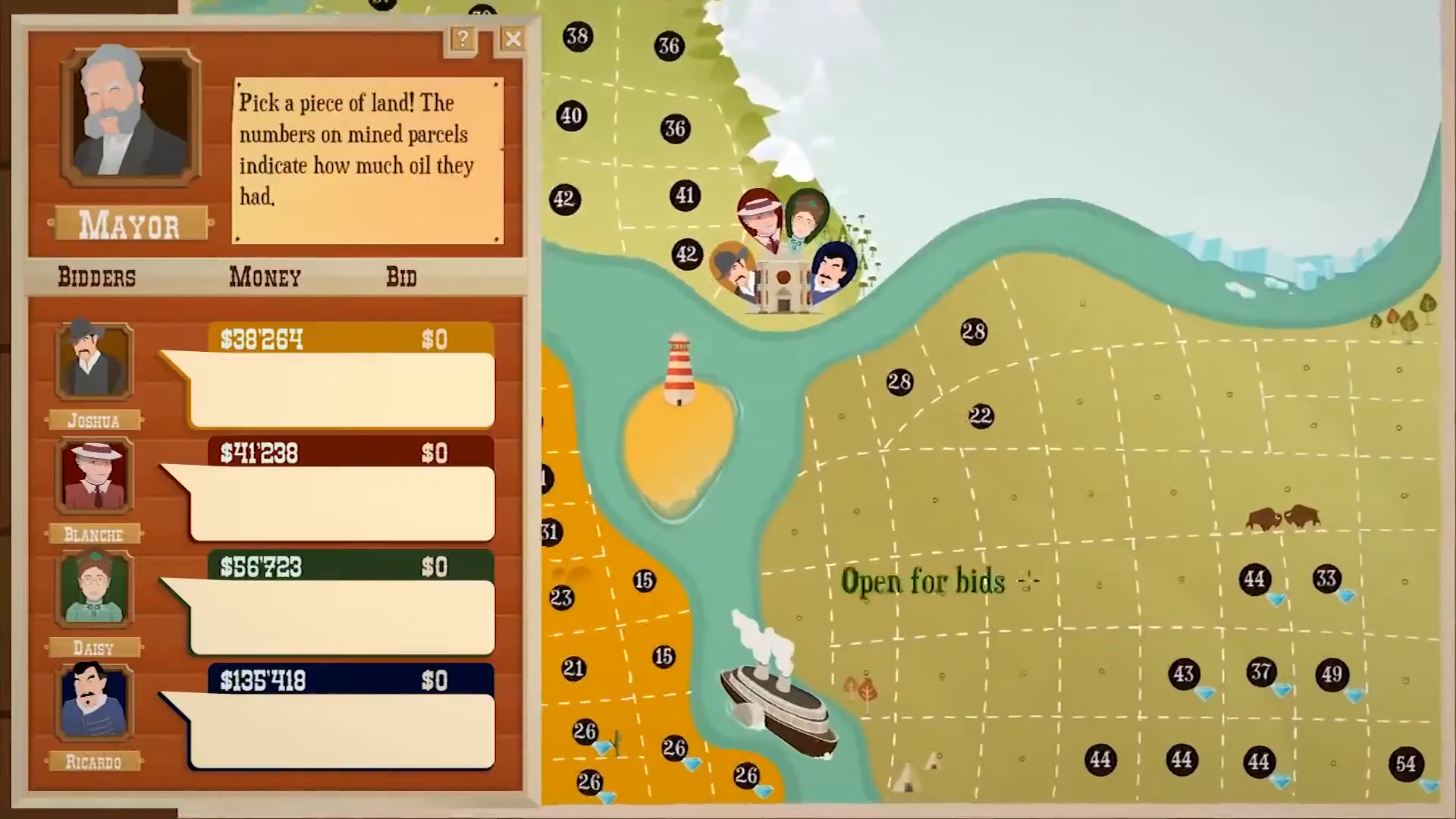Choose the mined parcel numbered 49
The image size is (1456, 819).
point(1332,674)
